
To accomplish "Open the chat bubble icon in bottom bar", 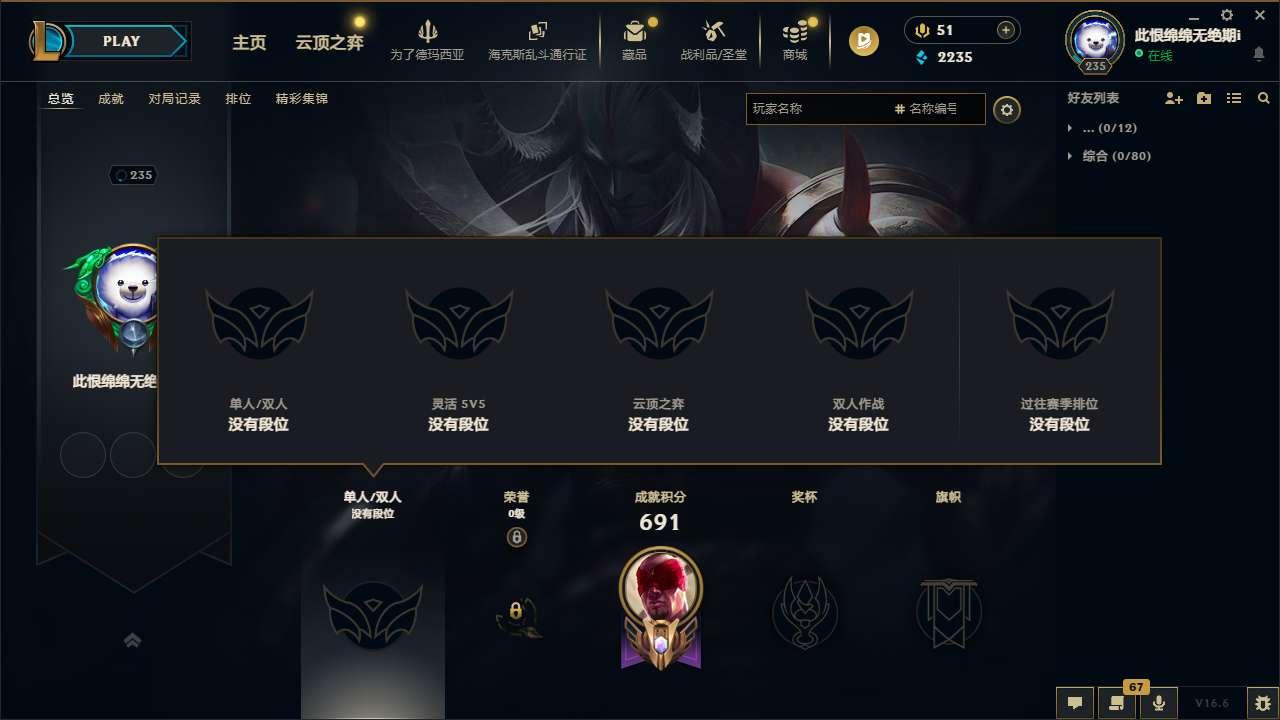I will pos(1075,703).
